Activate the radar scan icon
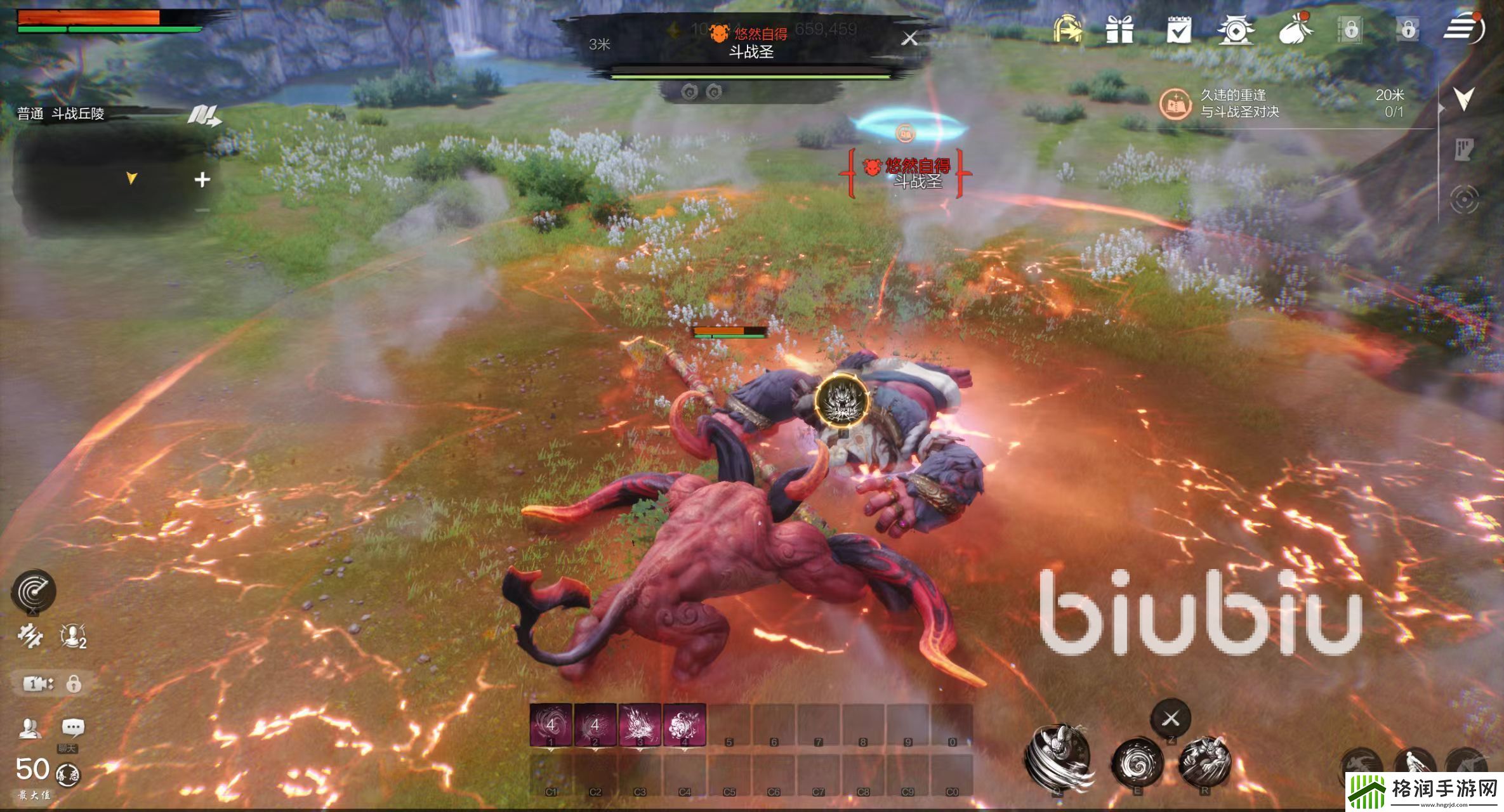Screen dimensions: 1504x812 (34, 591)
